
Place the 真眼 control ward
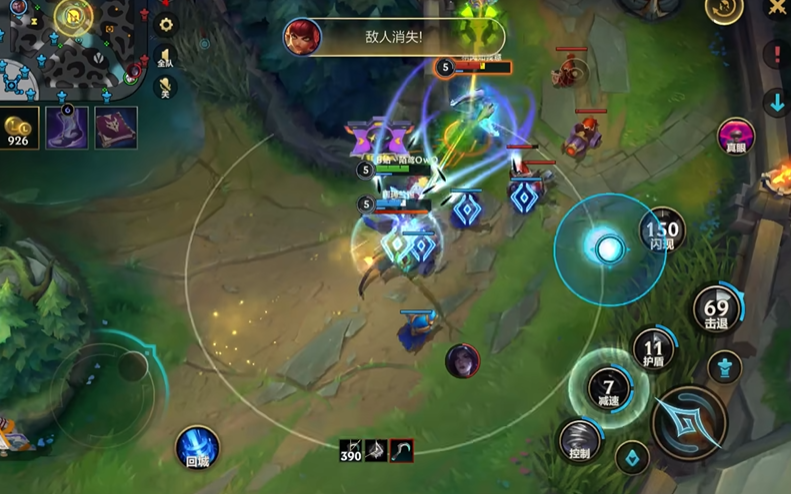[x=737, y=136]
